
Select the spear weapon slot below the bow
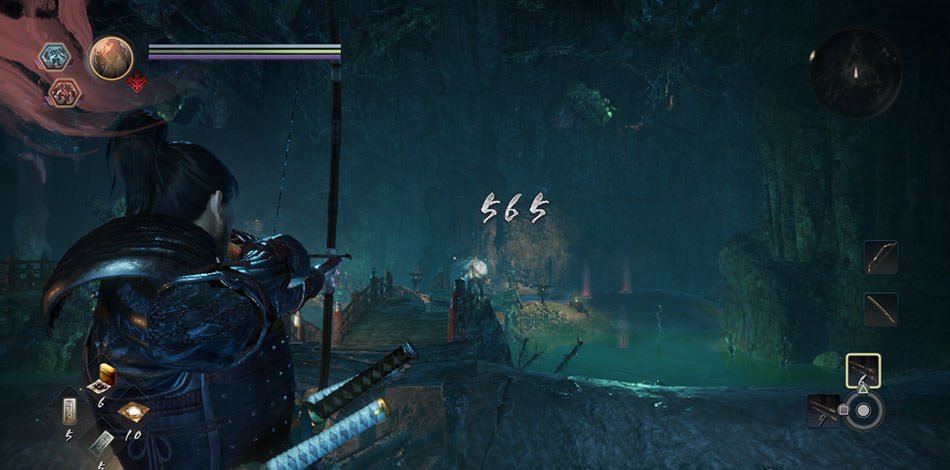point(881,309)
